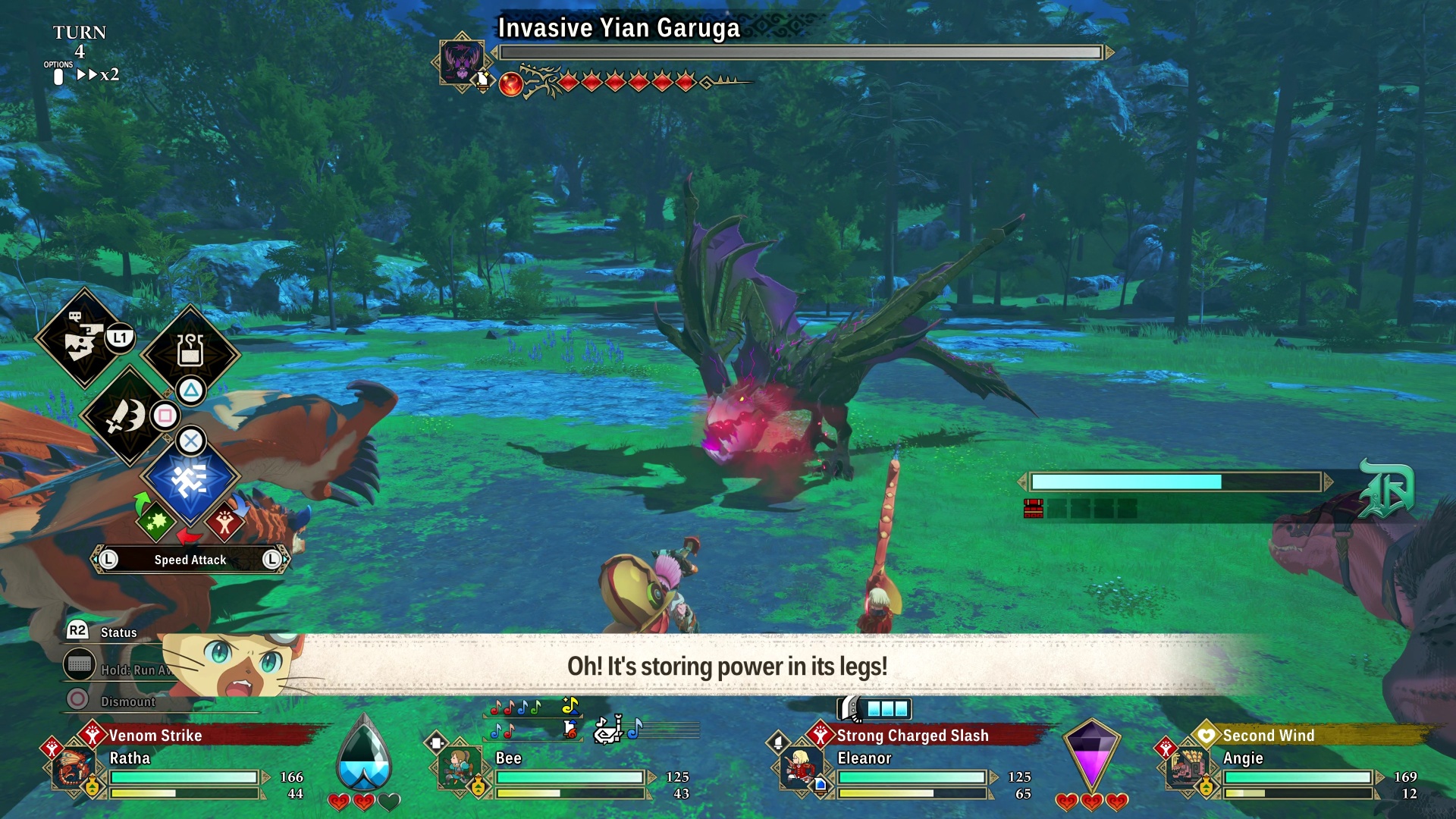This screenshot has width=1456, height=819.
Task: Select the red Technical attack diamond icon
Action: coord(225,522)
